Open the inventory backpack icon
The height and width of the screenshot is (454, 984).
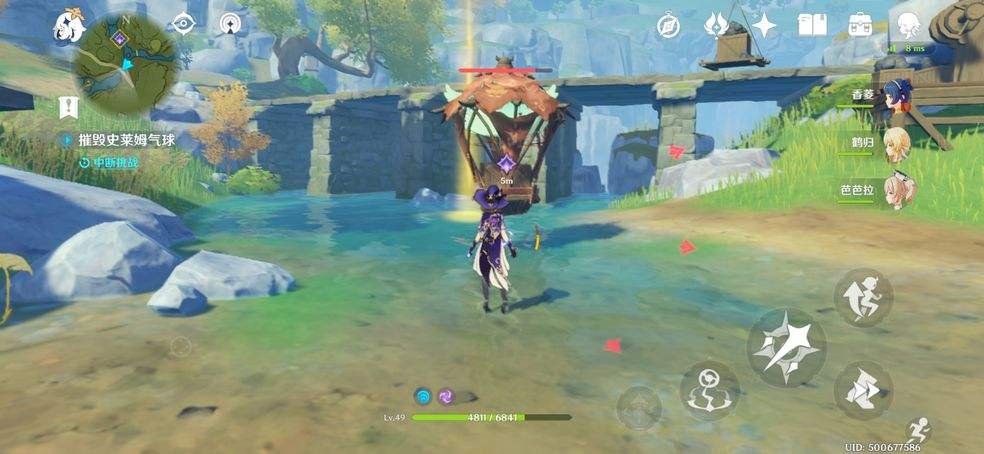pyautogui.click(x=860, y=25)
